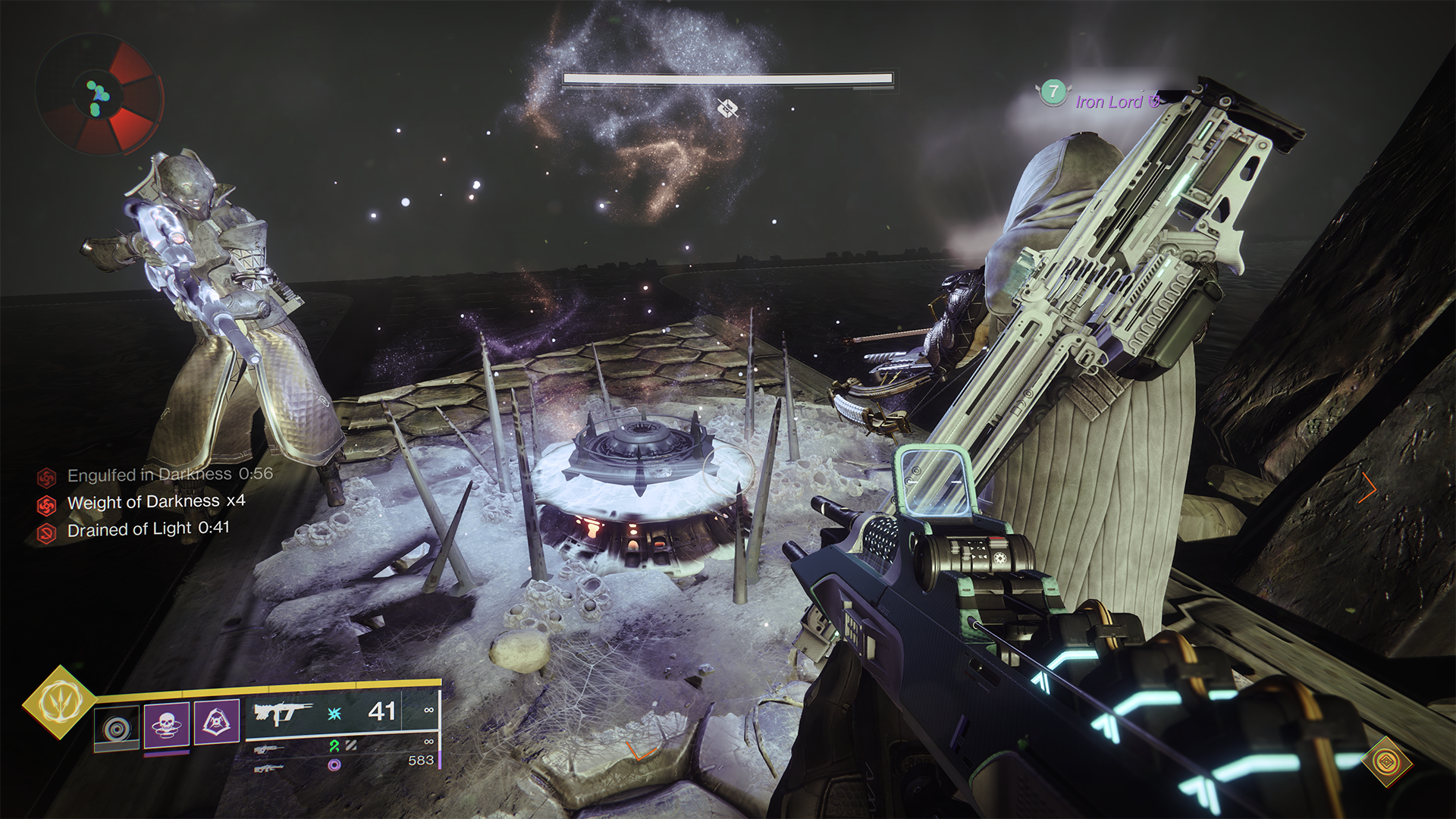Click the Void energy circle icon
Viewport: 1456px width, 819px height.
point(334,765)
